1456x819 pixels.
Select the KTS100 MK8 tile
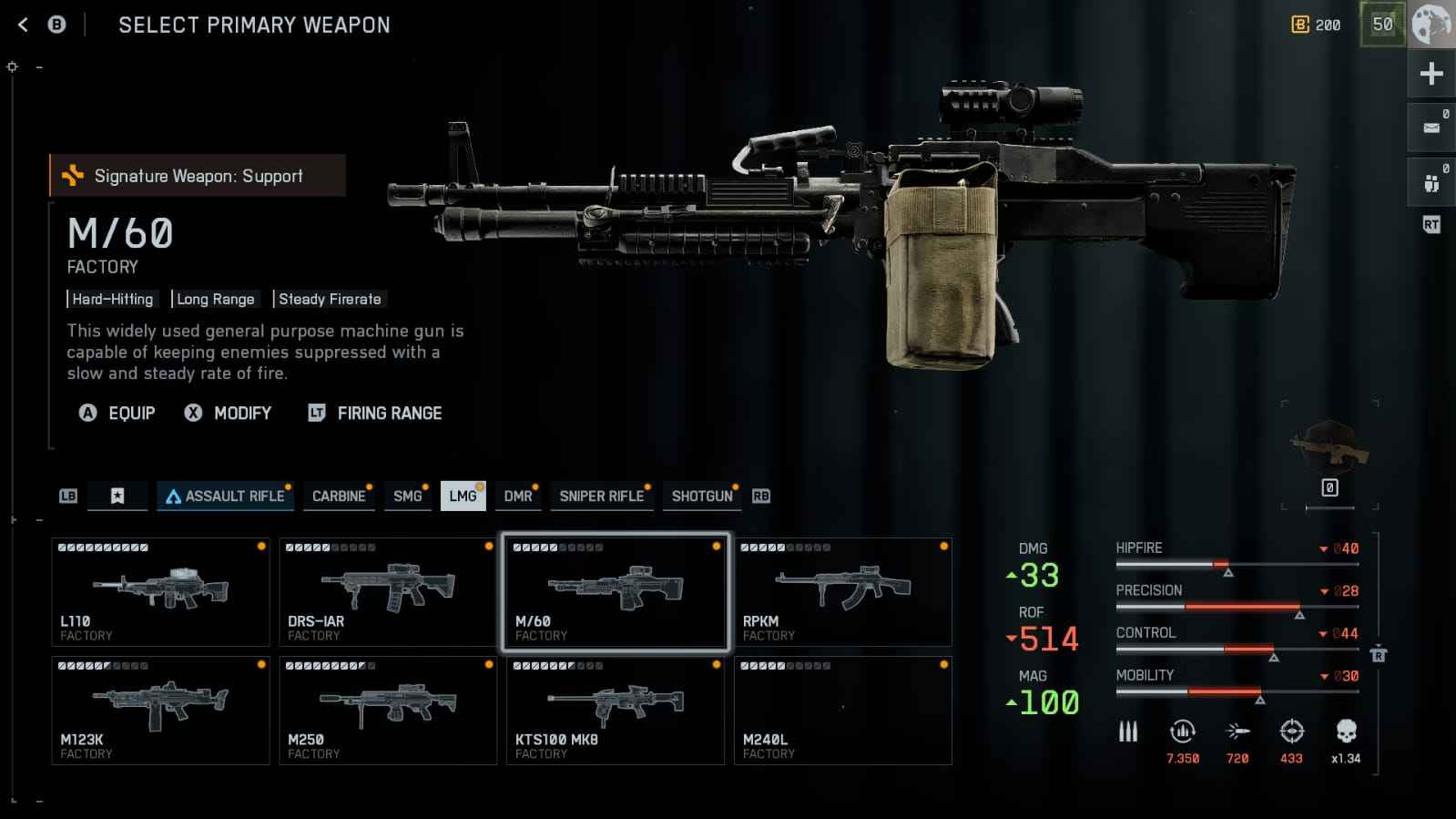616,711
